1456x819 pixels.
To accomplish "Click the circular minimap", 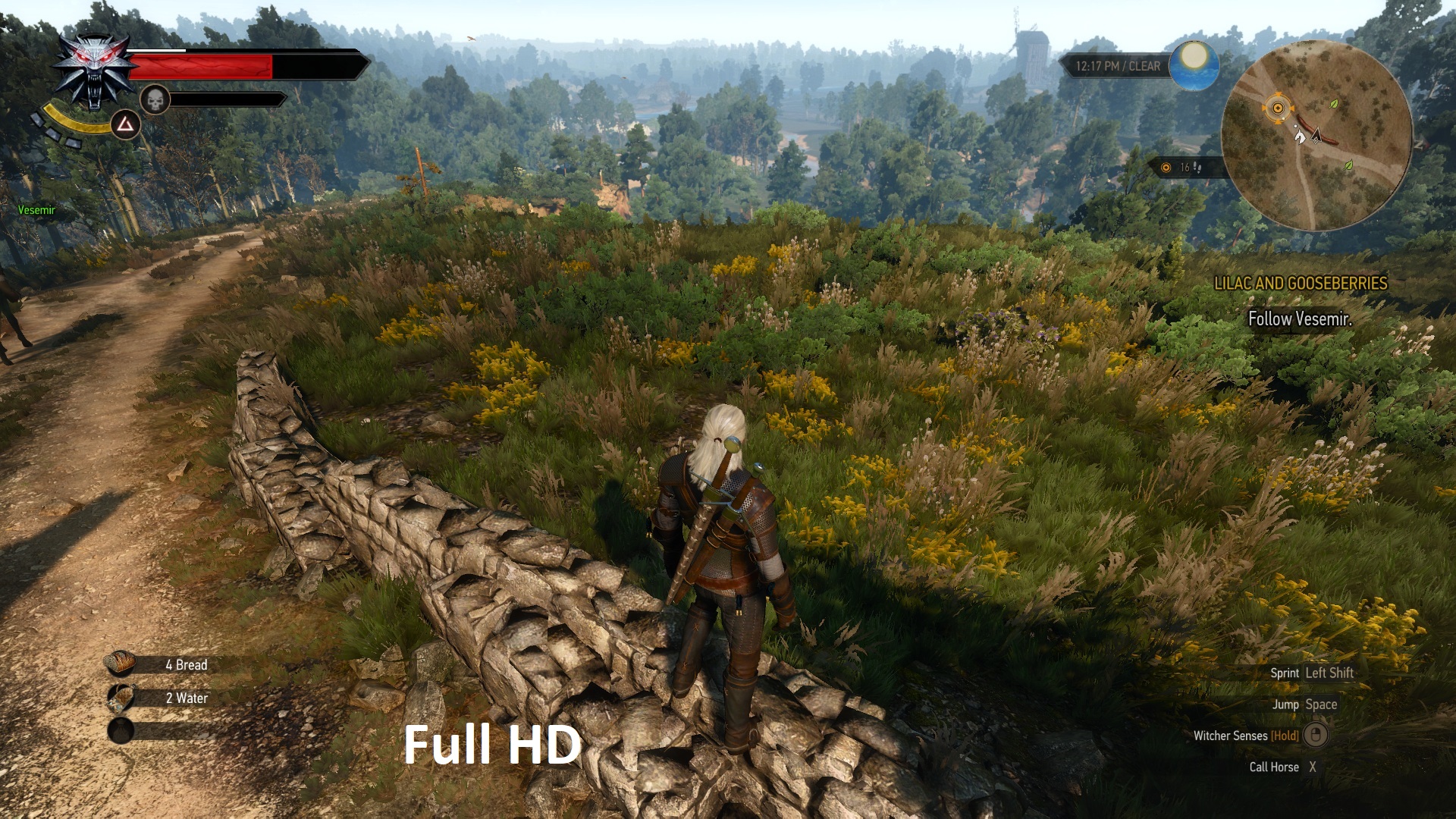I will [x=1316, y=136].
